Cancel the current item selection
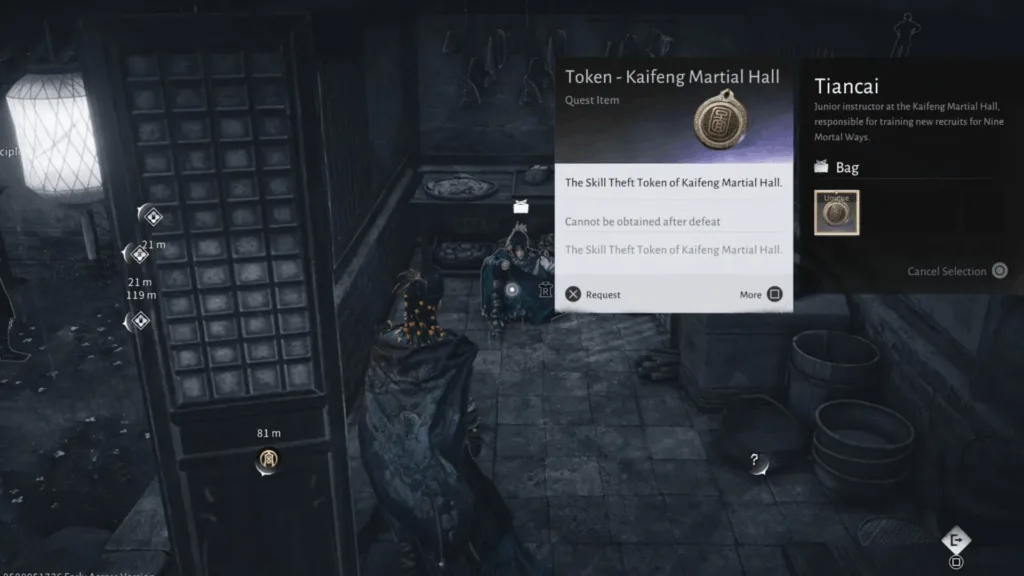 957,271
